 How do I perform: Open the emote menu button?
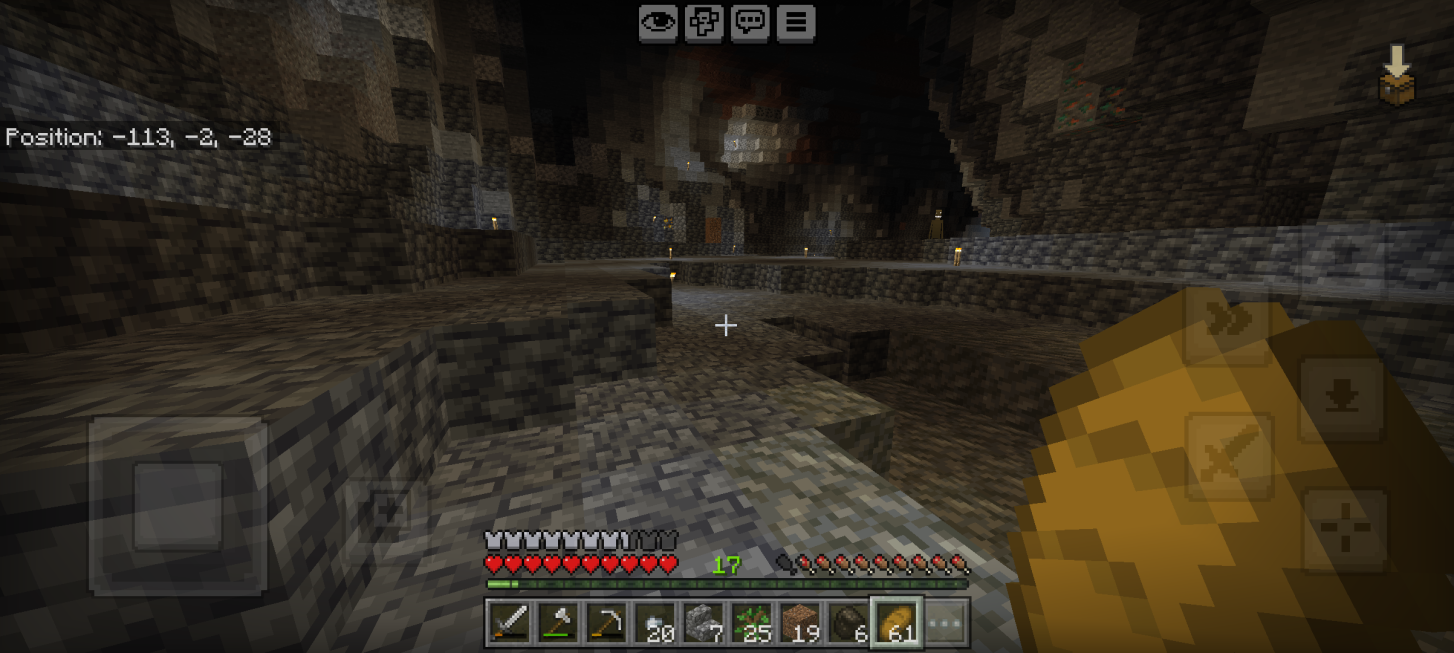tap(704, 23)
